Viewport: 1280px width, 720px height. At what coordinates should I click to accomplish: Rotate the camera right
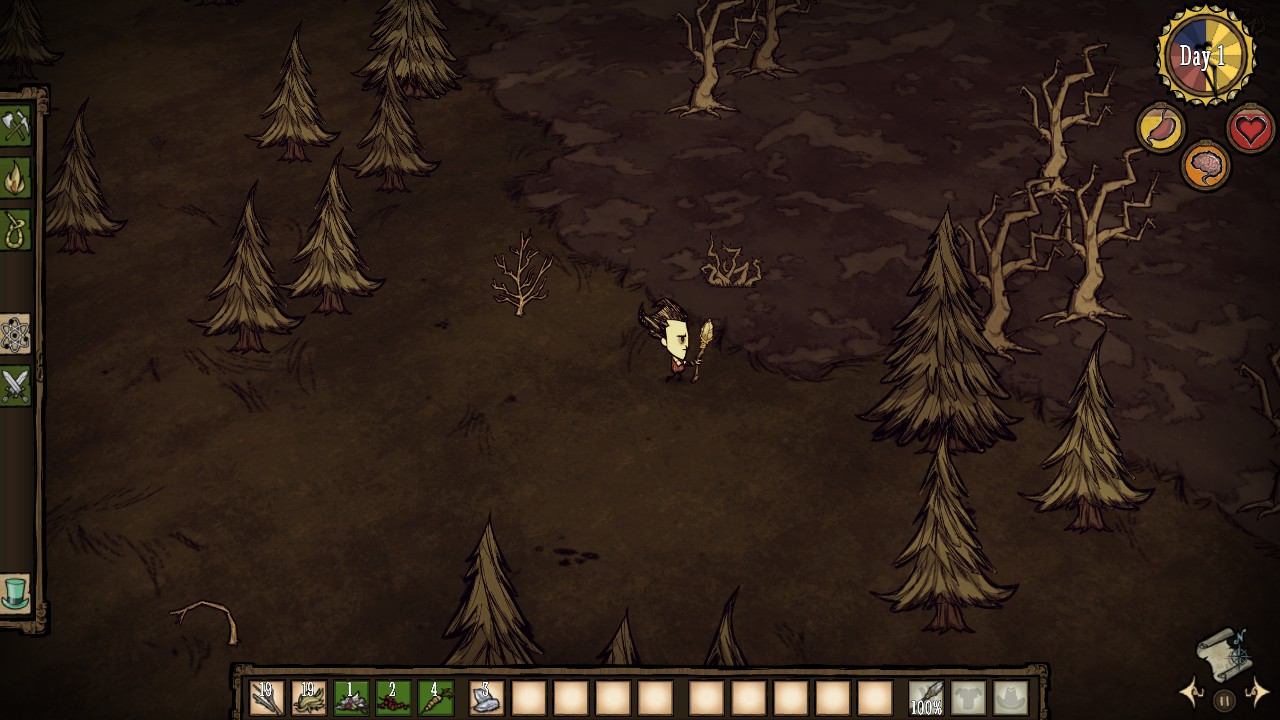[x=1257, y=692]
